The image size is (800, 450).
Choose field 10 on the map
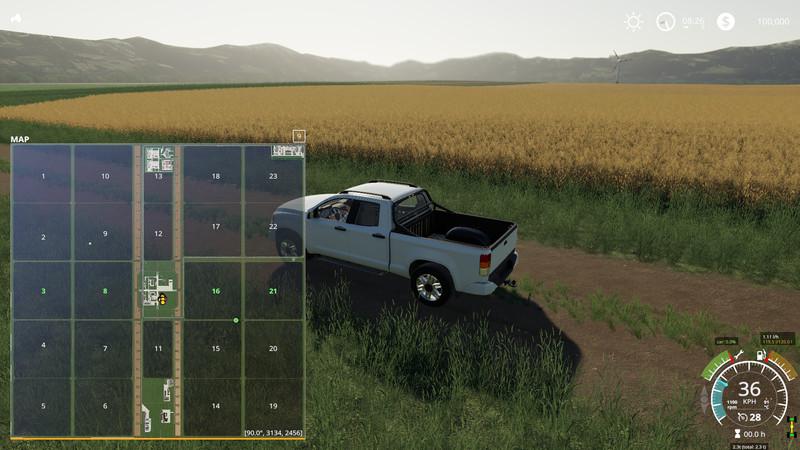105,176
